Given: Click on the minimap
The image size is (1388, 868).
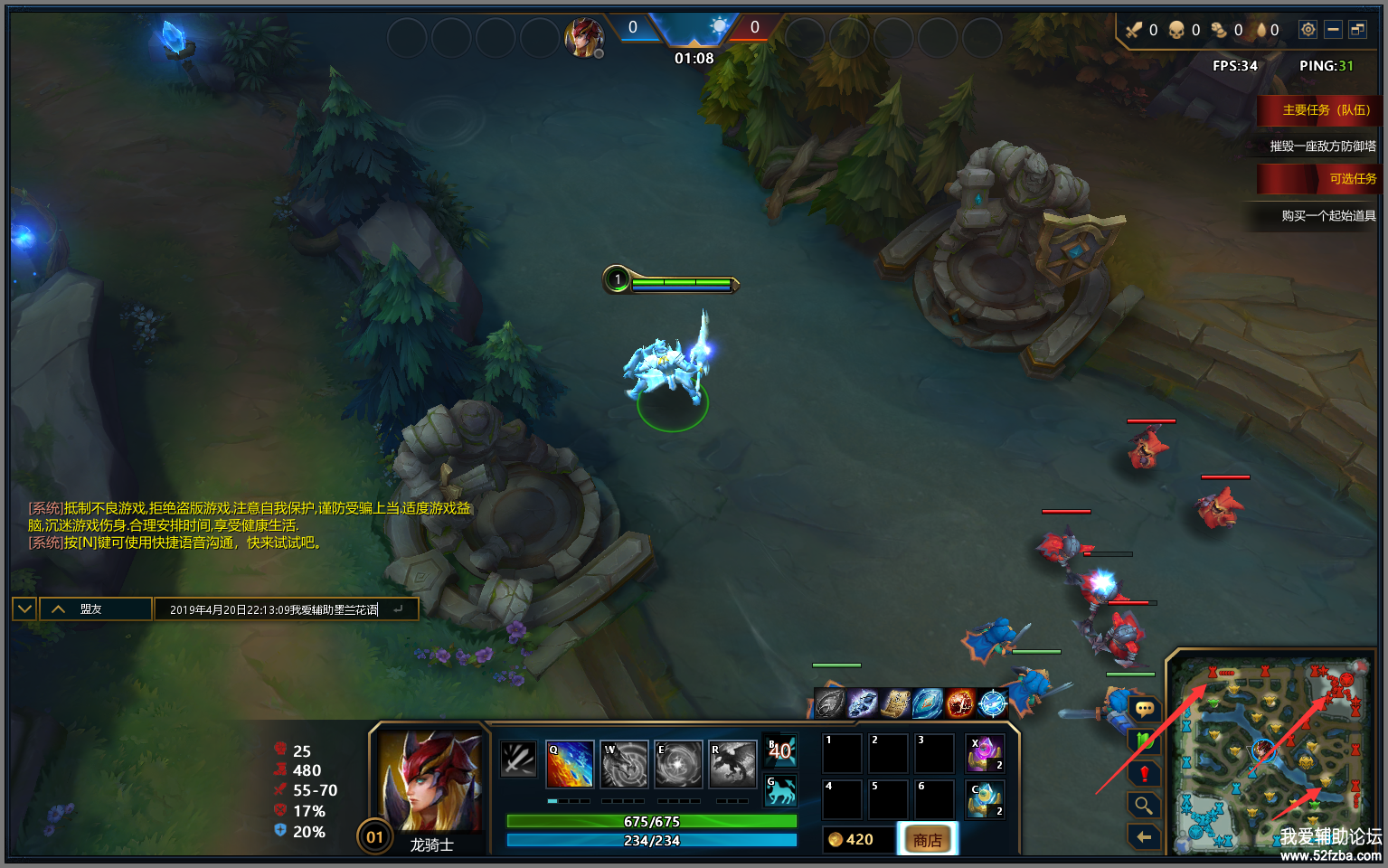Looking at the screenshot, I should 1270,755.
